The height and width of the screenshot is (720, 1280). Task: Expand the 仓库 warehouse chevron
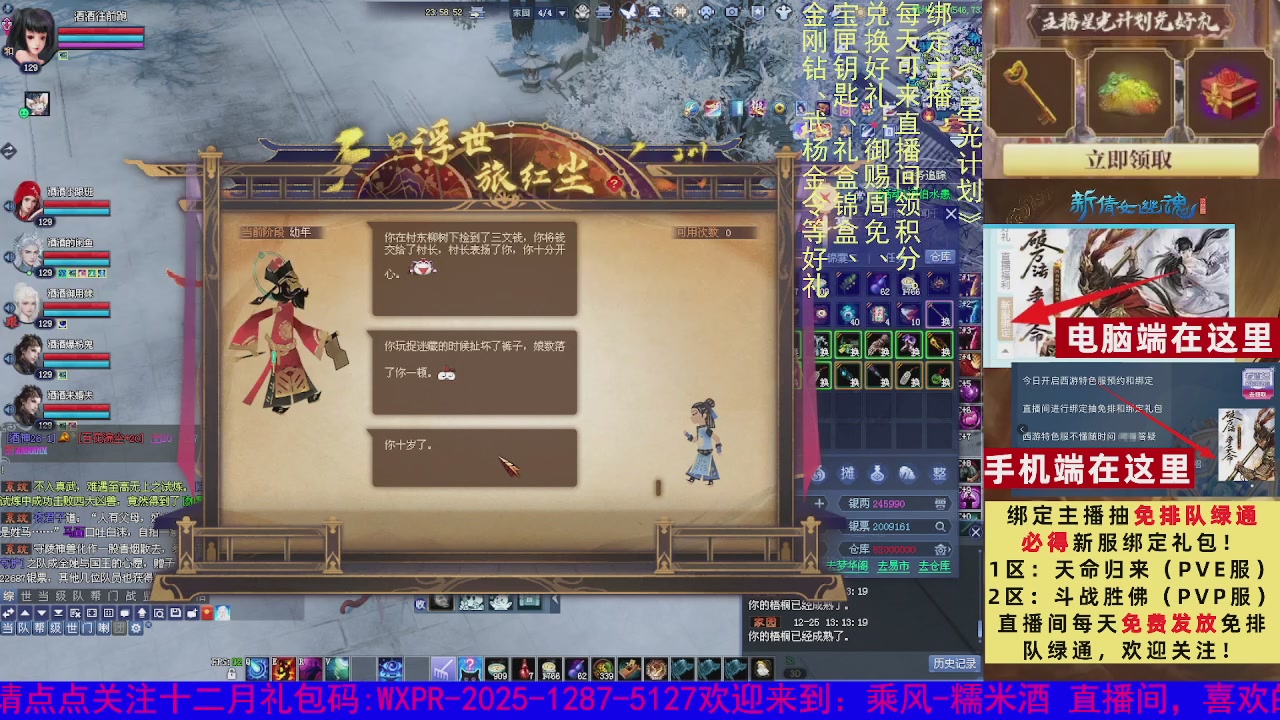click(950, 548)
